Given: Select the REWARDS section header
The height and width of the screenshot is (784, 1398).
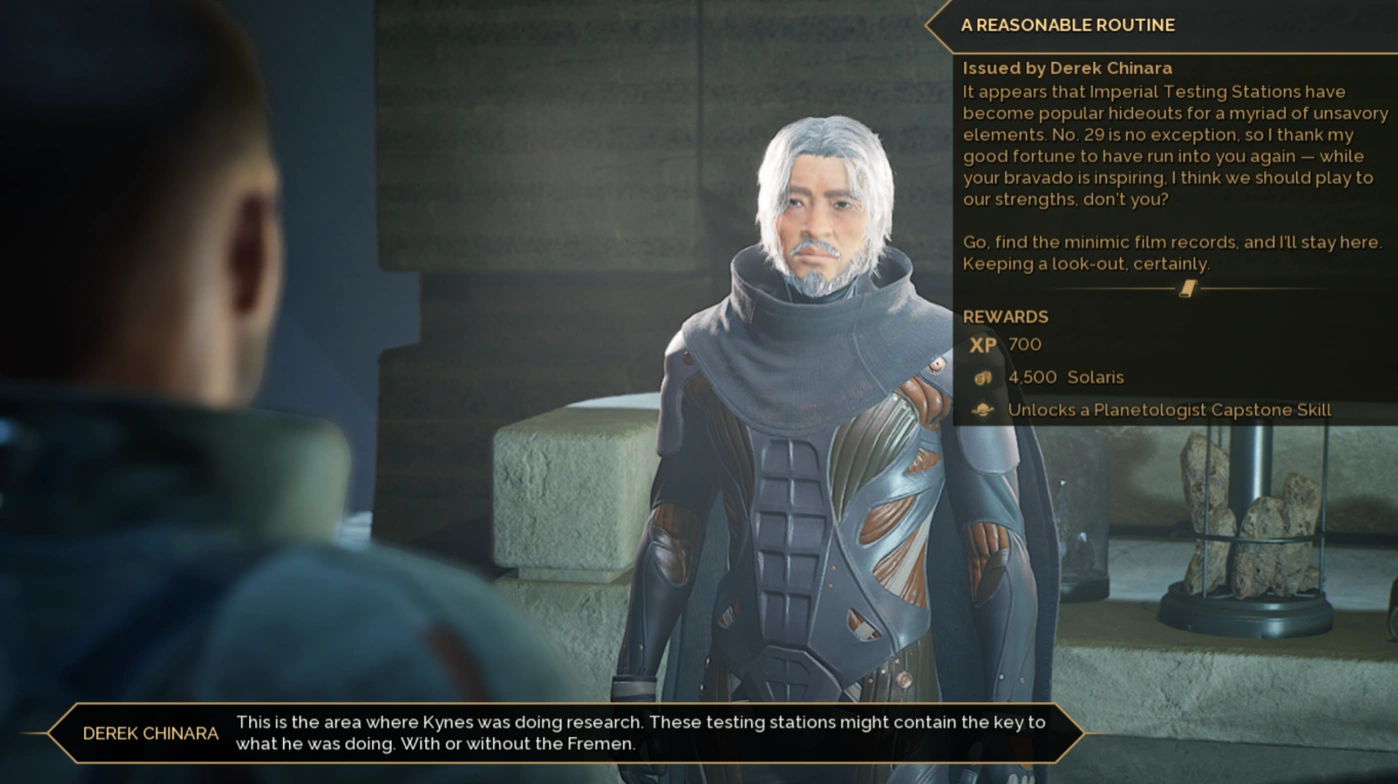Looking at the screenshot, I should coord(1005,316).
